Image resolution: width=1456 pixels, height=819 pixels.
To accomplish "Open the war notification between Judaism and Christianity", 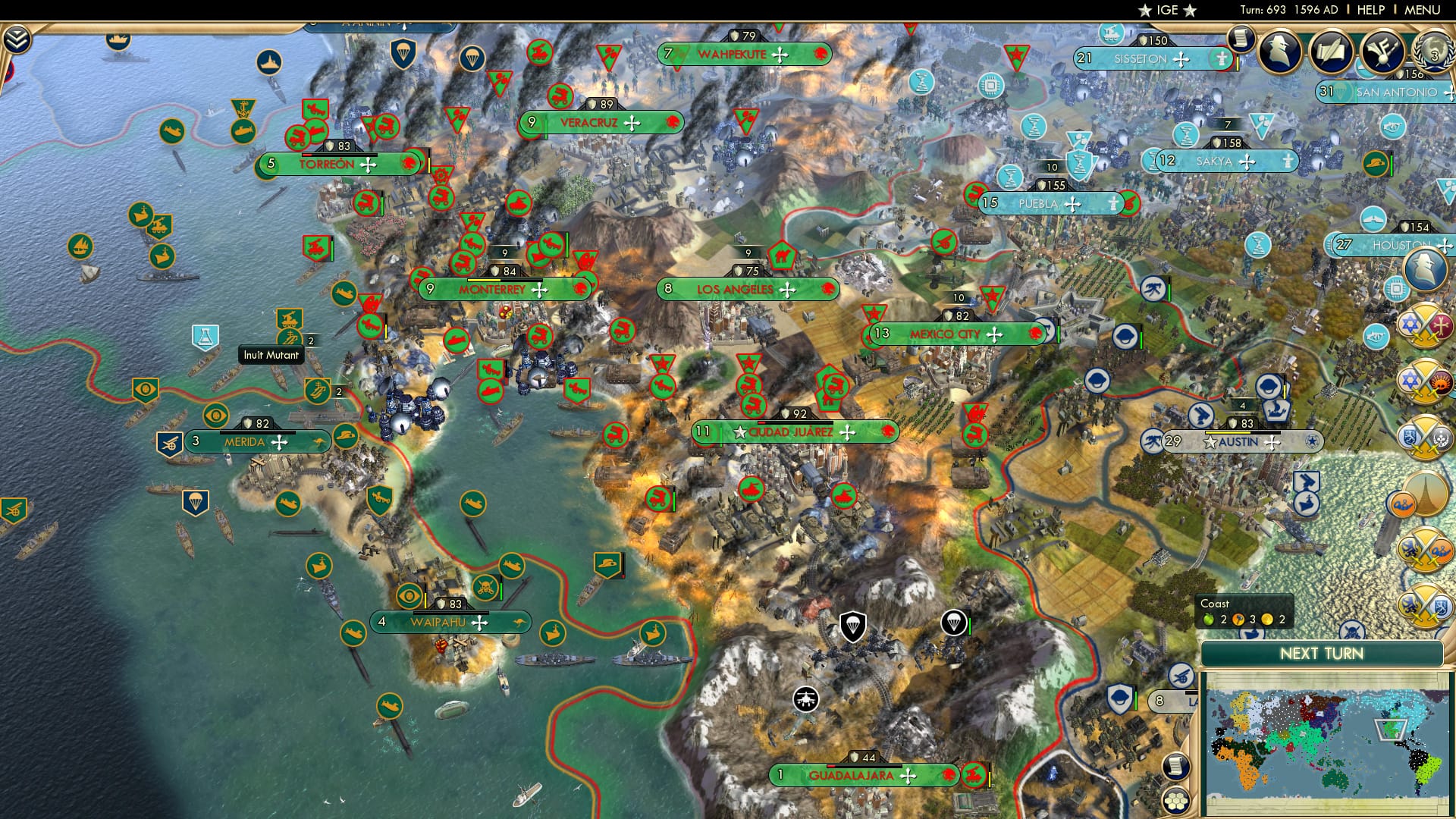I will [1426, 324].
